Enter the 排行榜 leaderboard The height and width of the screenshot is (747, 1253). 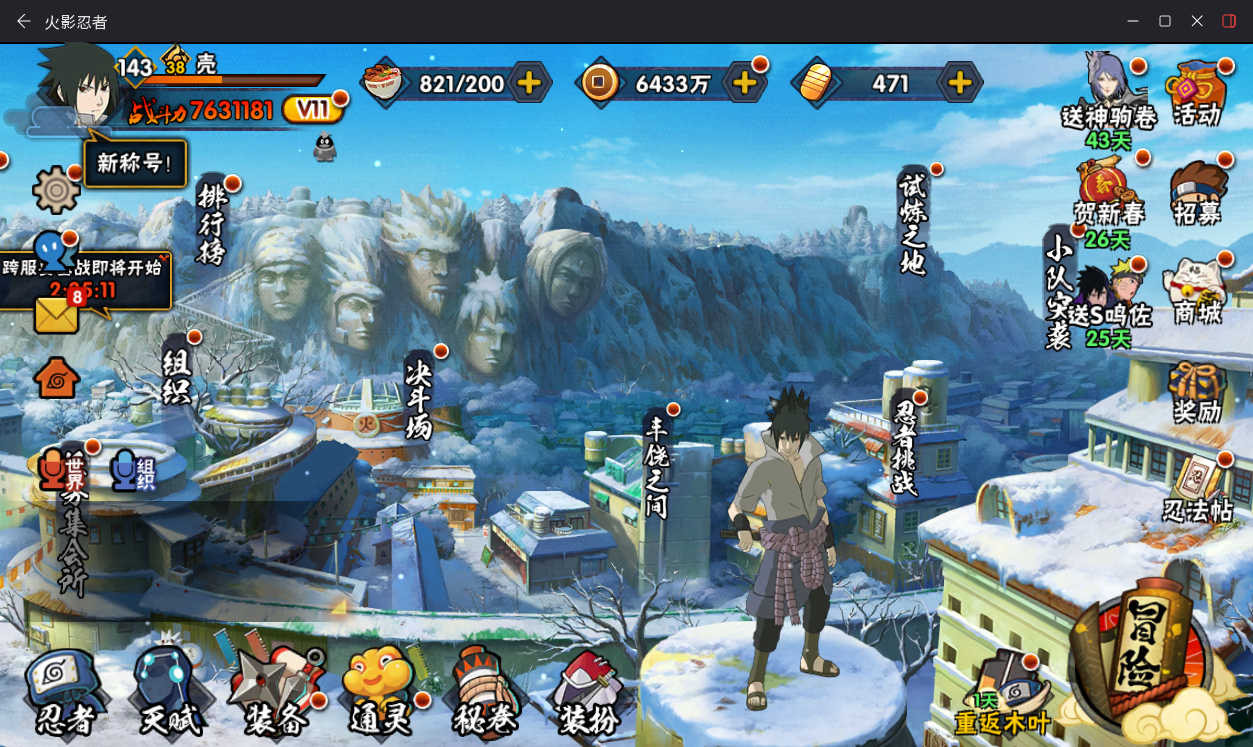(212, 224)
